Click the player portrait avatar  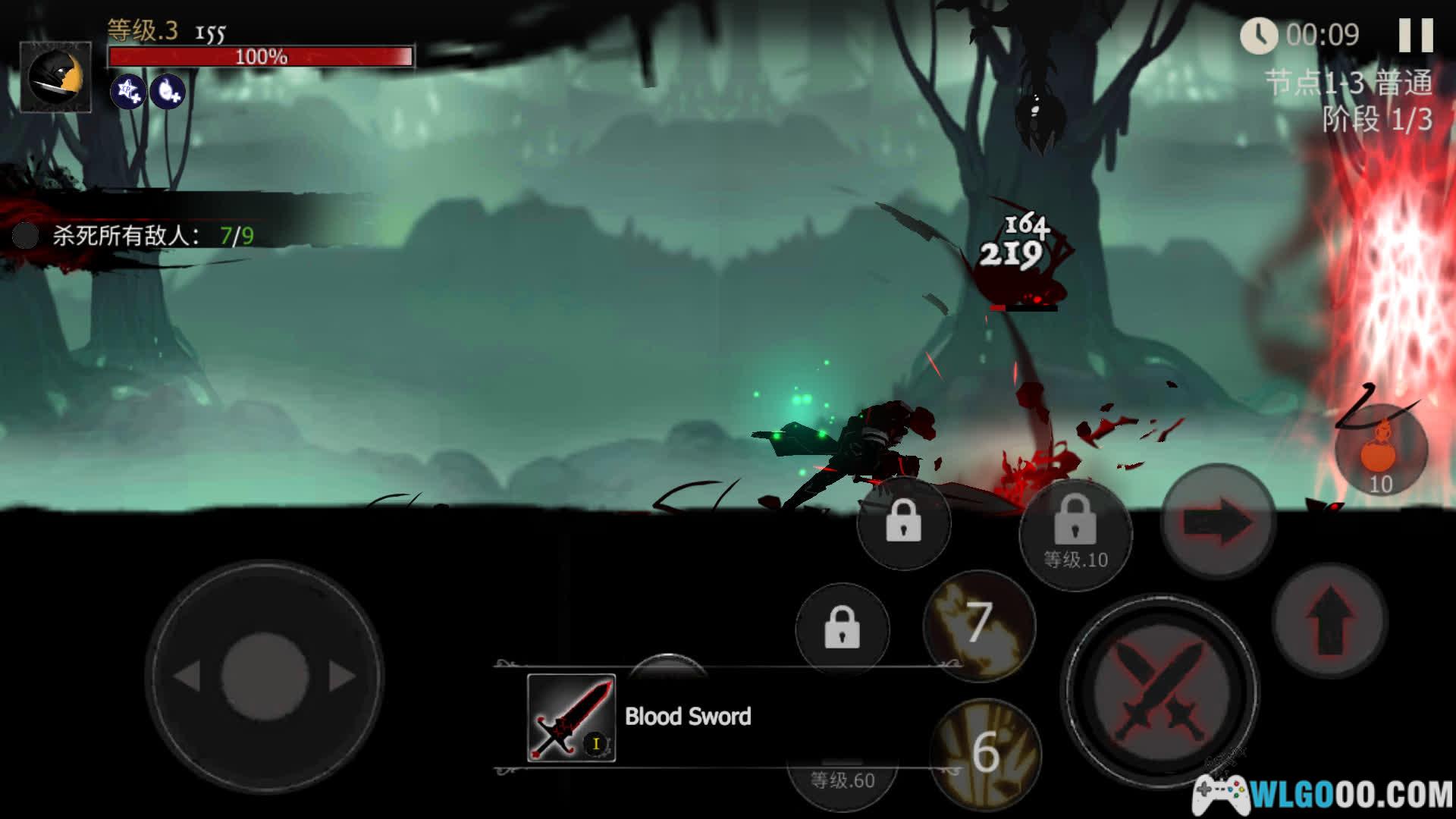click(55, 77)
